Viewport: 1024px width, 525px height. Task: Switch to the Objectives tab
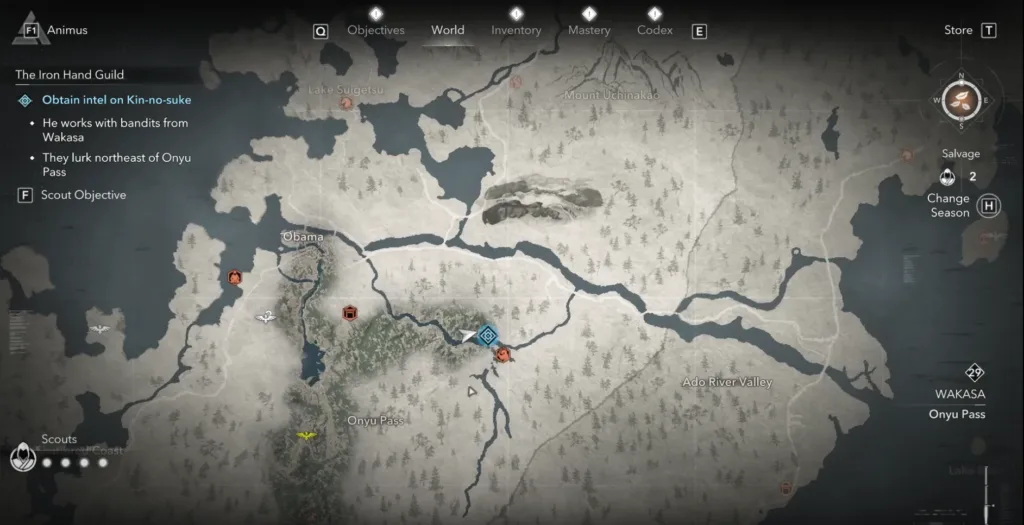click(376, 30)
